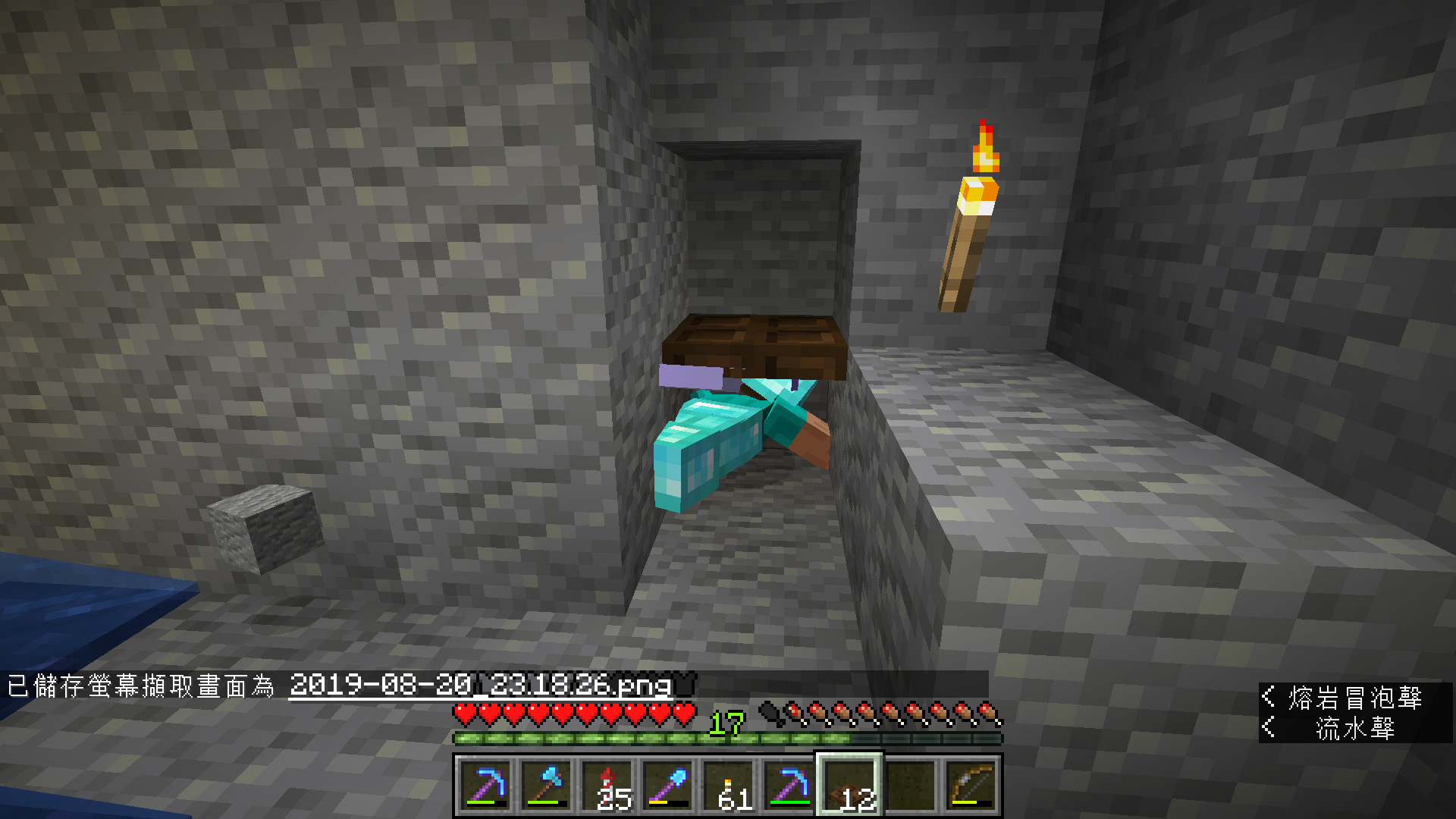Select the enchanted diamond pickaxe in slot one
The height and width of the screenshot is (819, 1456).
(485, 786)
